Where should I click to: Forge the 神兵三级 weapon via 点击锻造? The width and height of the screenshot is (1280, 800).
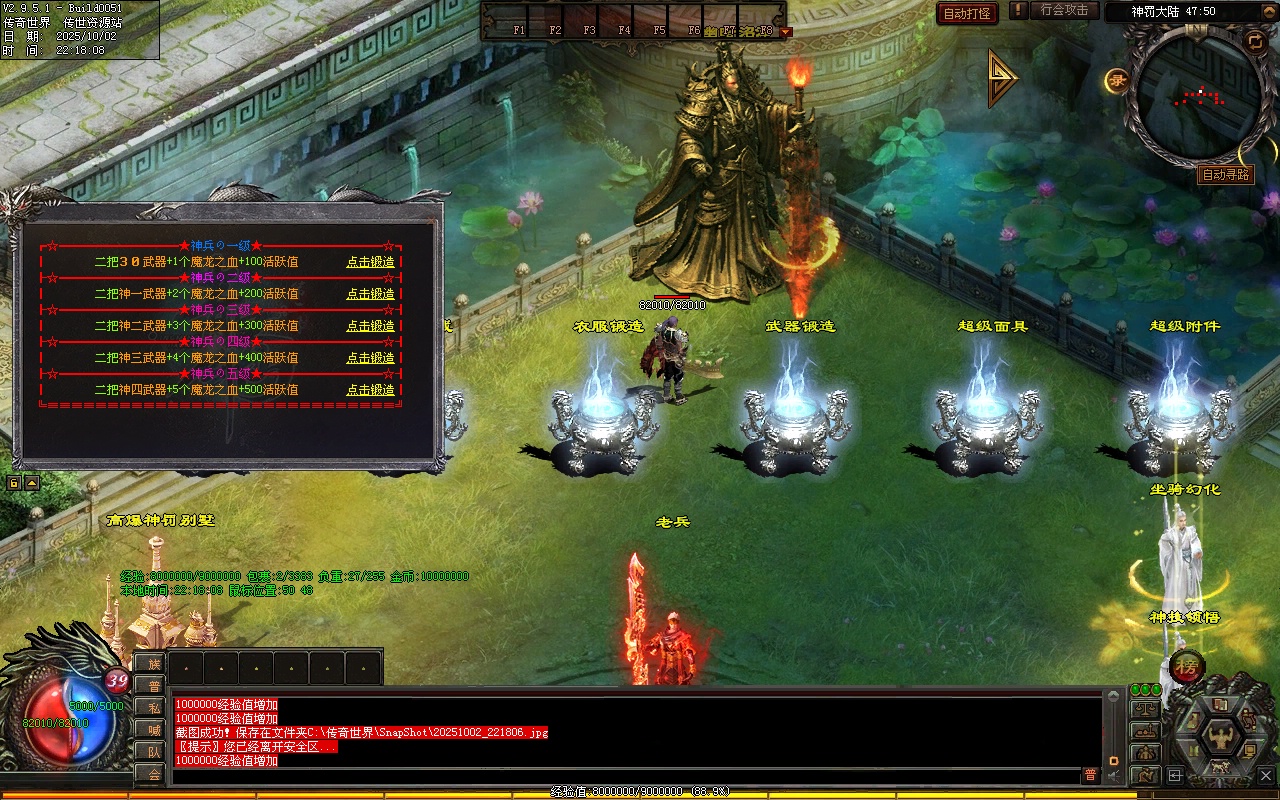point(370,326)
